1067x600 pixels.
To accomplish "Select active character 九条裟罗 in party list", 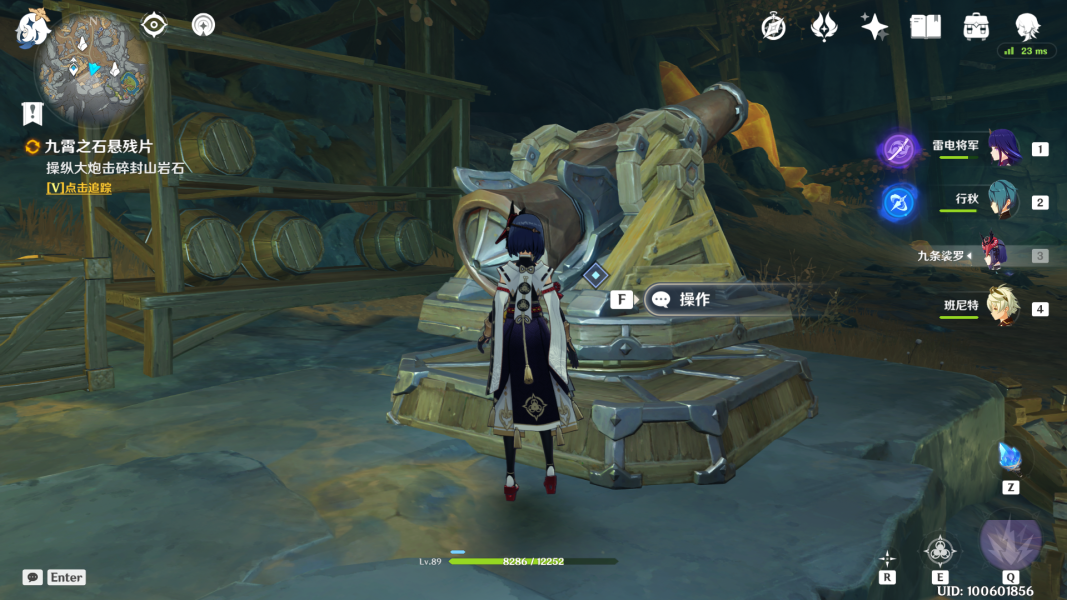I will coord(993,255).
